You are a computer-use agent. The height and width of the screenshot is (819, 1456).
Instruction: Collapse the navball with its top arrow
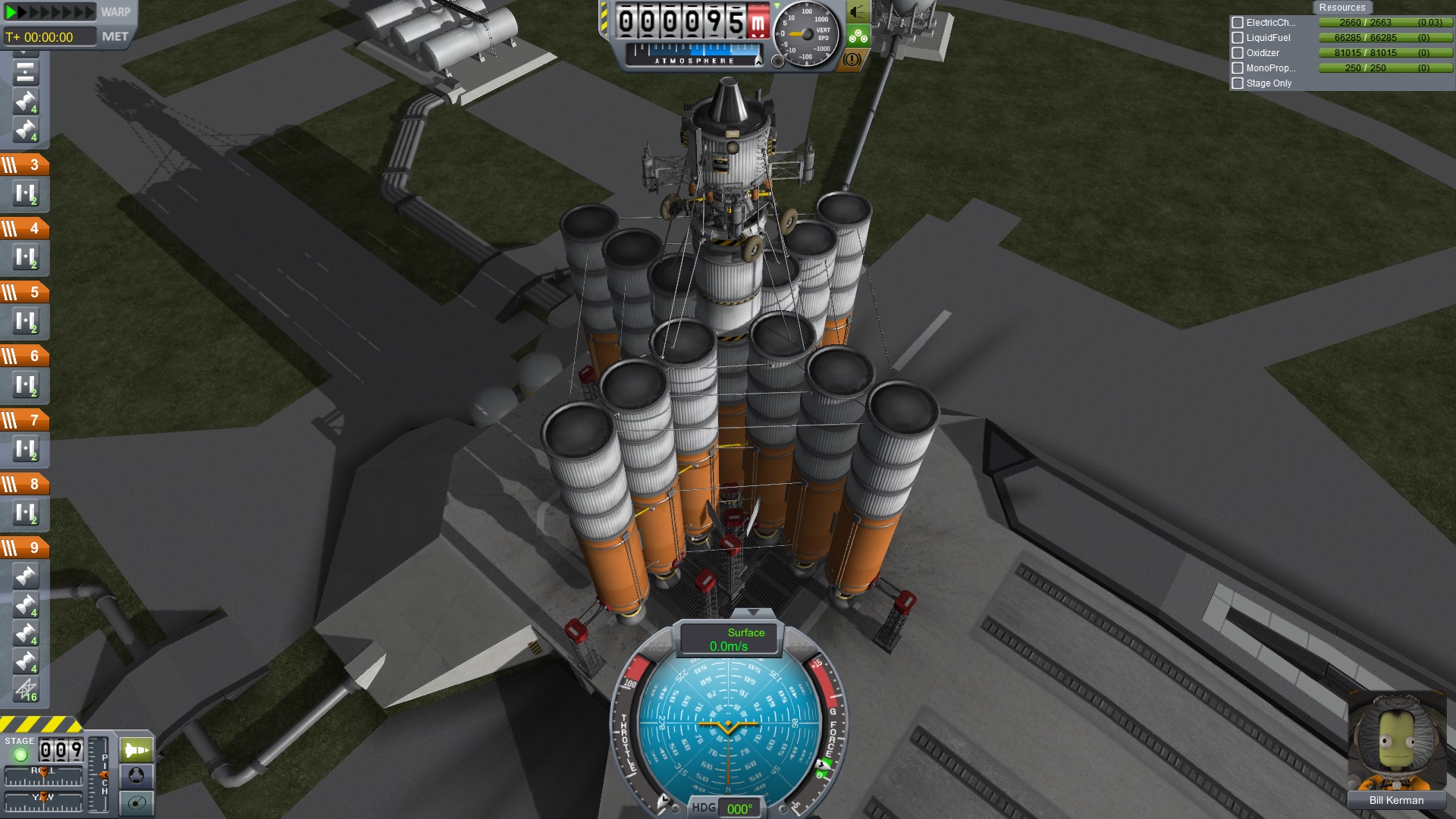[752, 612]
